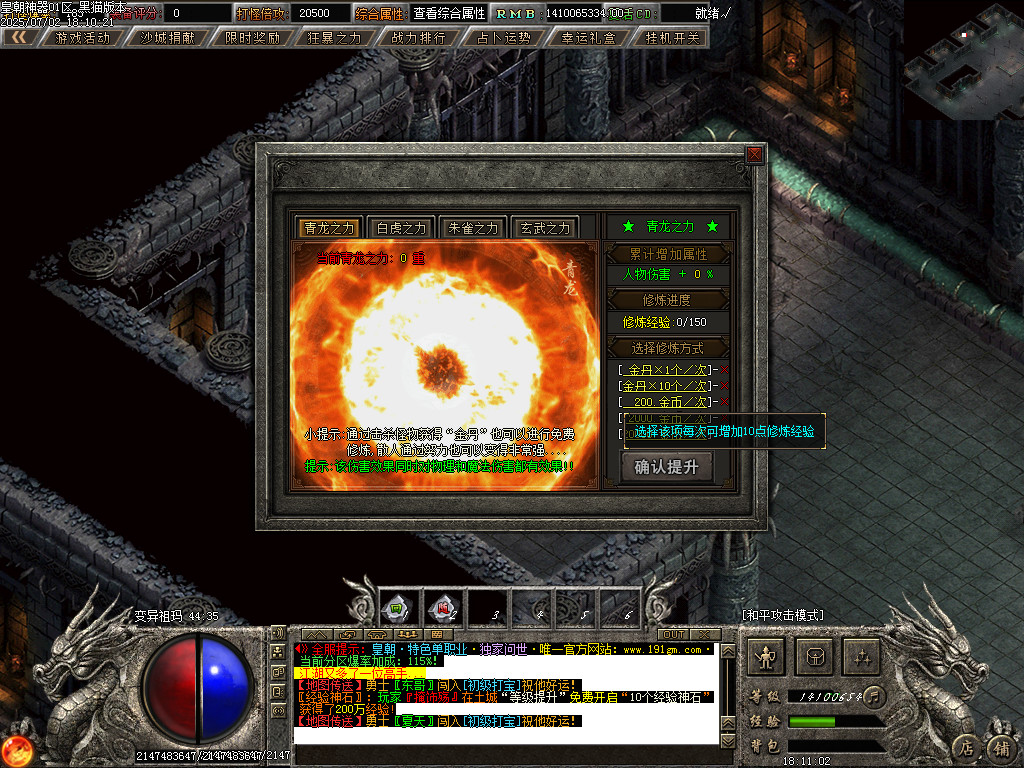Viewport: 1024px width, 768px height.
Task: Click the minimap in the corner
Action: pyautogui.click(x=962, y=60)
